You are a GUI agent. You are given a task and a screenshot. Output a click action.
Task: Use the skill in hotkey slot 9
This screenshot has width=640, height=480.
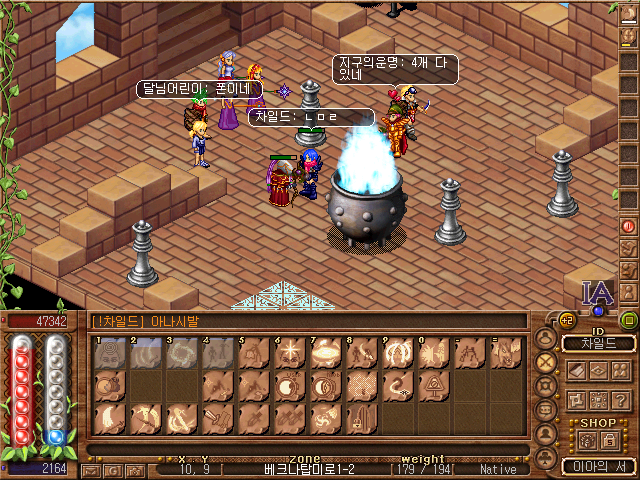click(397, 353)
